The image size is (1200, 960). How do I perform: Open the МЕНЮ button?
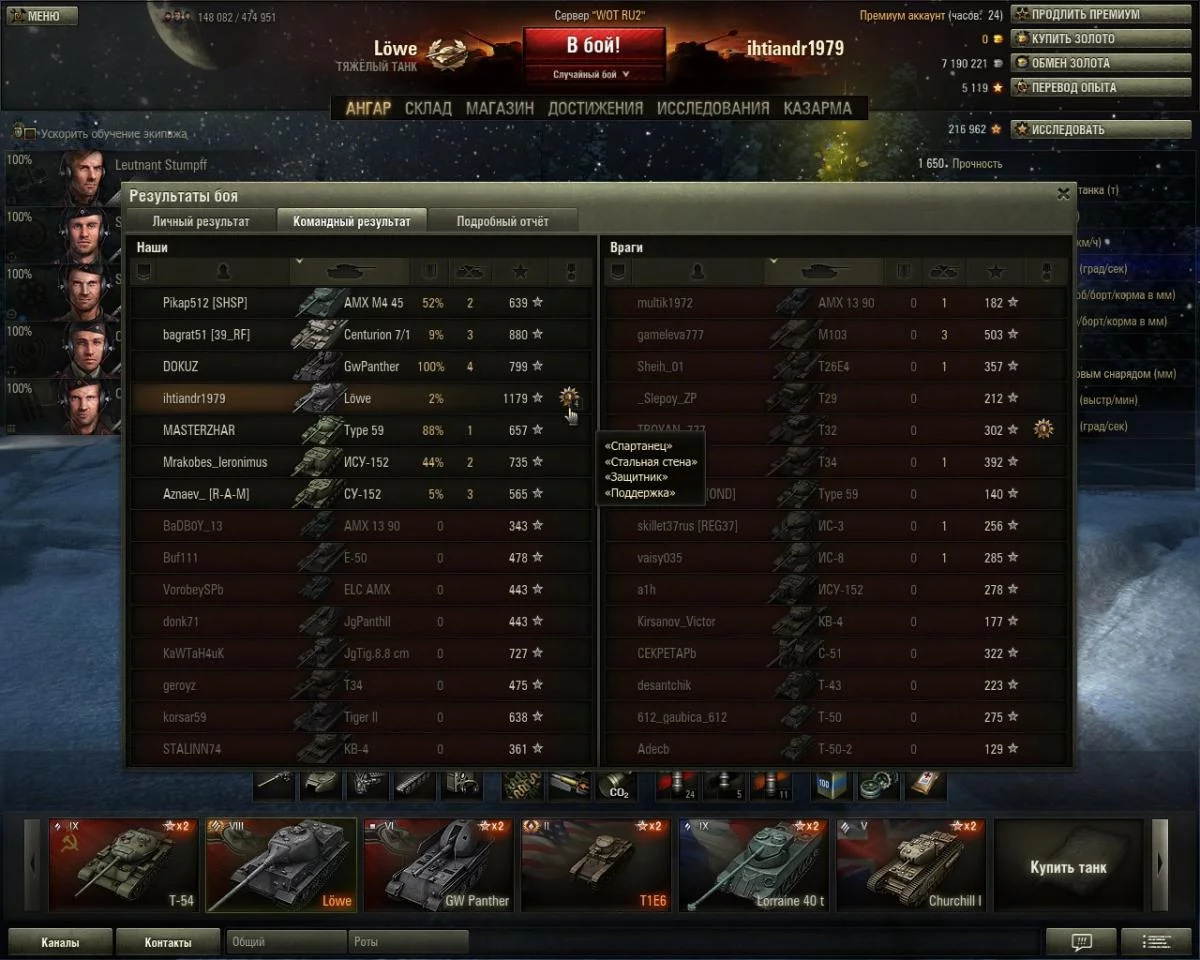pos(41,16)
